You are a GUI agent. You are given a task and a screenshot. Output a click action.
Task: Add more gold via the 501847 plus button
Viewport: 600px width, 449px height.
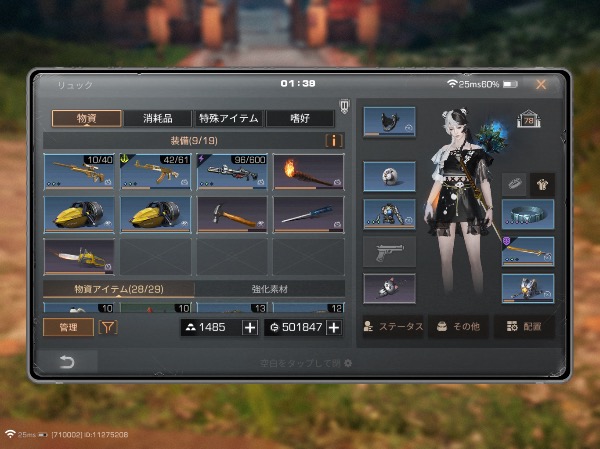tap(334, 328)
